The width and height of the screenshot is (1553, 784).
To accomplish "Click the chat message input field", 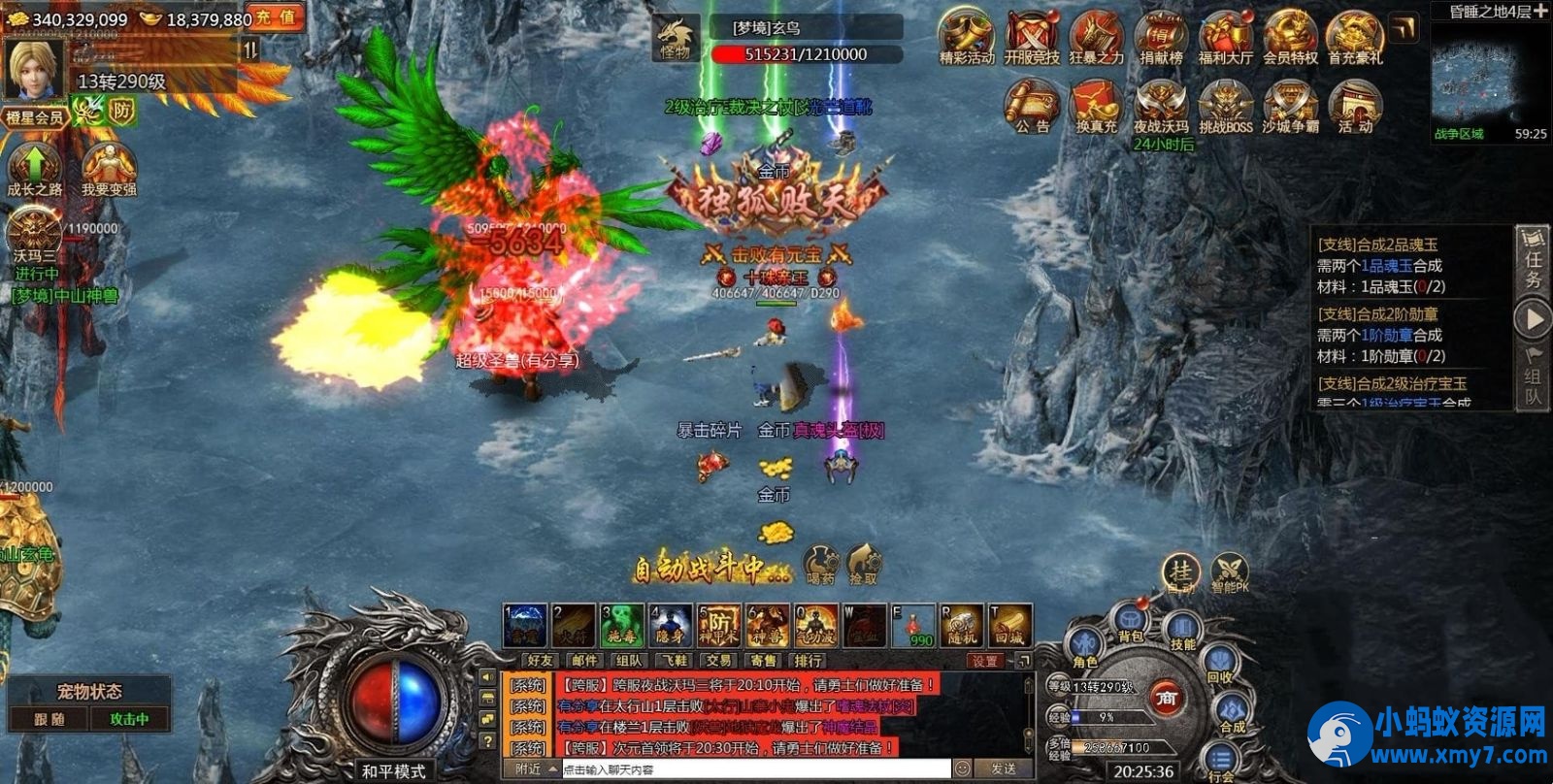I will [755, 769].
